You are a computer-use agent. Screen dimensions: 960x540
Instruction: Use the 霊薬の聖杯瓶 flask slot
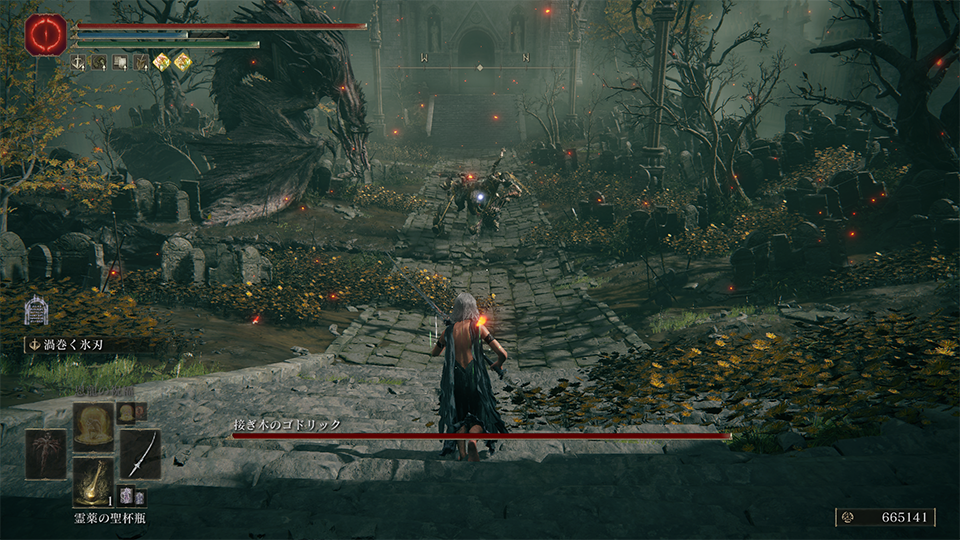coord(92,481)
